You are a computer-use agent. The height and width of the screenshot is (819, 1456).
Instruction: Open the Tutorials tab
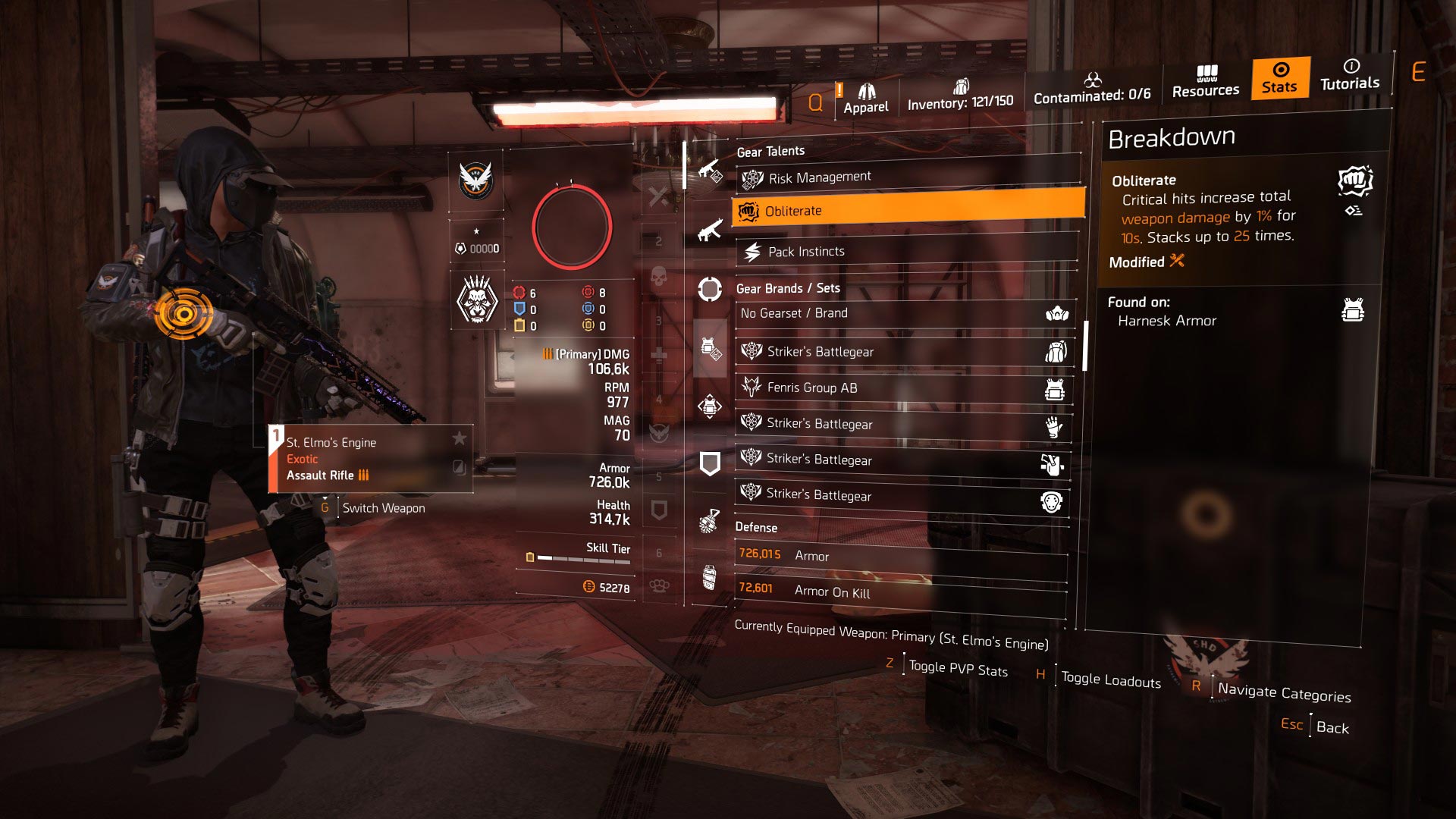(1350, 75)
